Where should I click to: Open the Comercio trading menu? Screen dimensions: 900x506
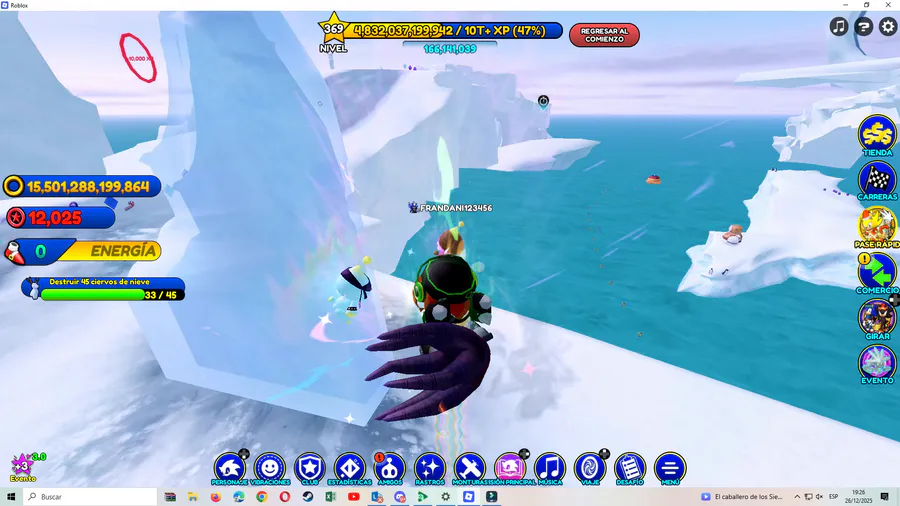(x=877, y=271)
